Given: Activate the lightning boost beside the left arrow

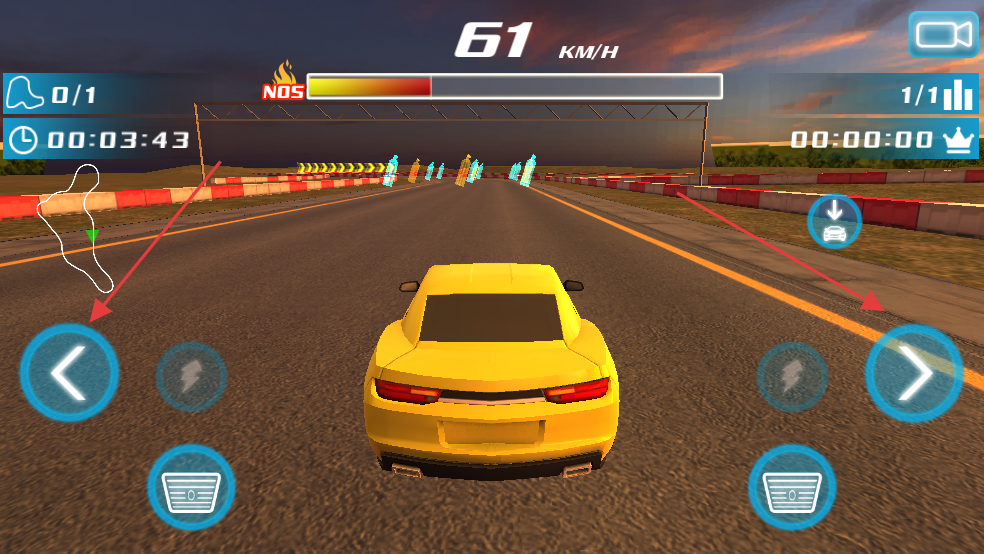Looking at the screenshot, I should click(x=191, y=377).
